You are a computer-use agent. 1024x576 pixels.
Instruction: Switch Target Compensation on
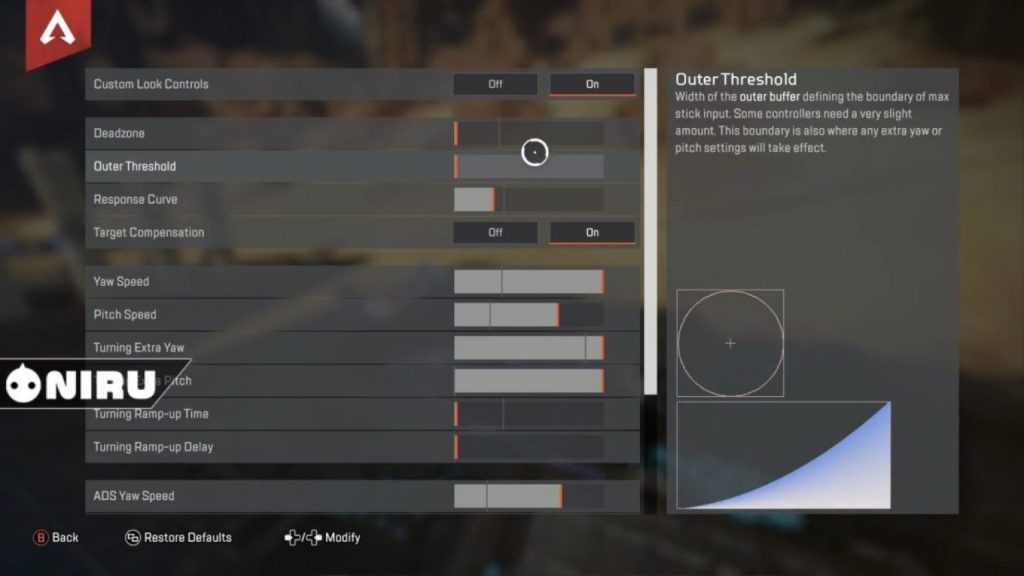pyautogui.click(x=592, y=232)
